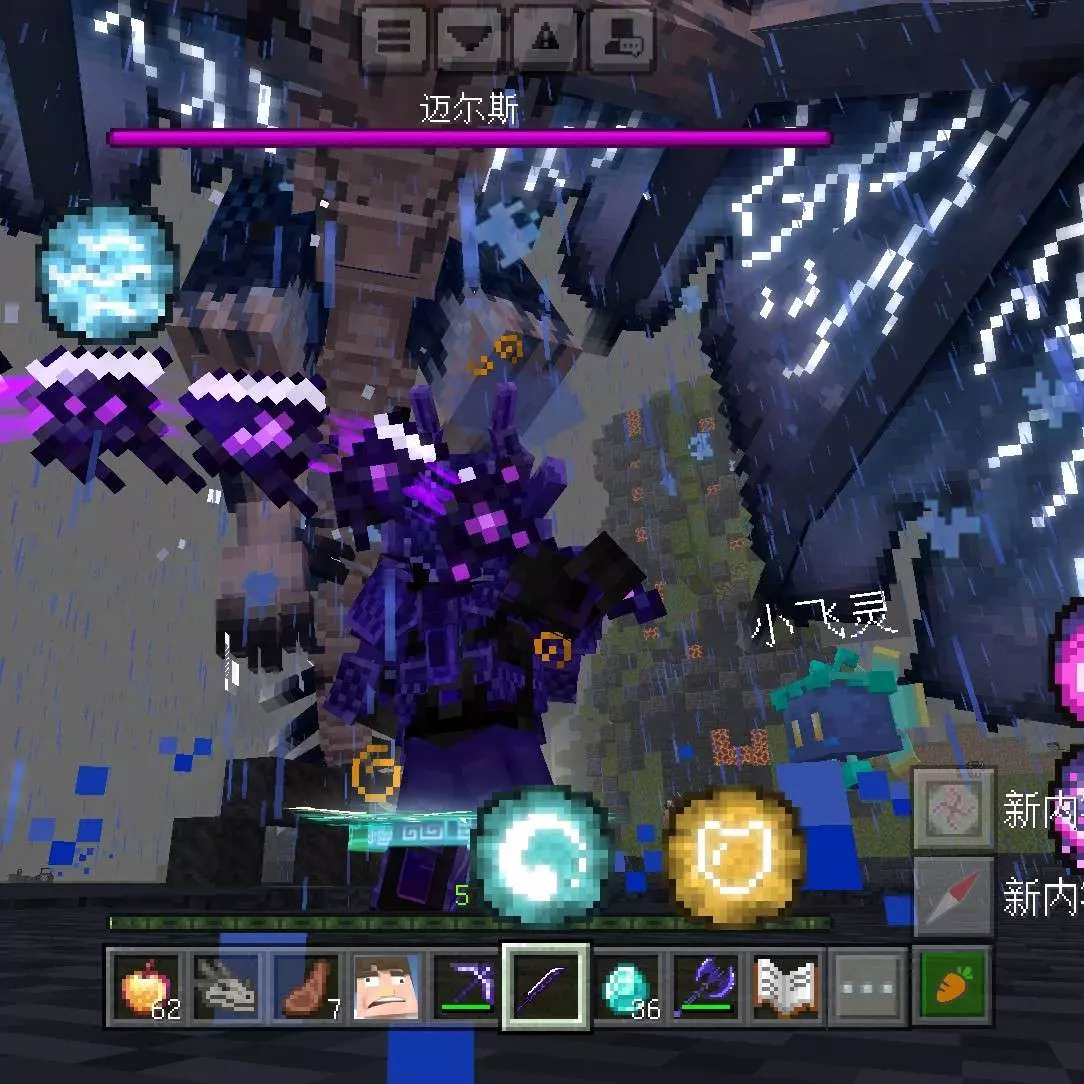1084x1084 pixels.
Task: Open the inventory with the three-dots button
Action: pyautogui.click(x=867, y=987)
